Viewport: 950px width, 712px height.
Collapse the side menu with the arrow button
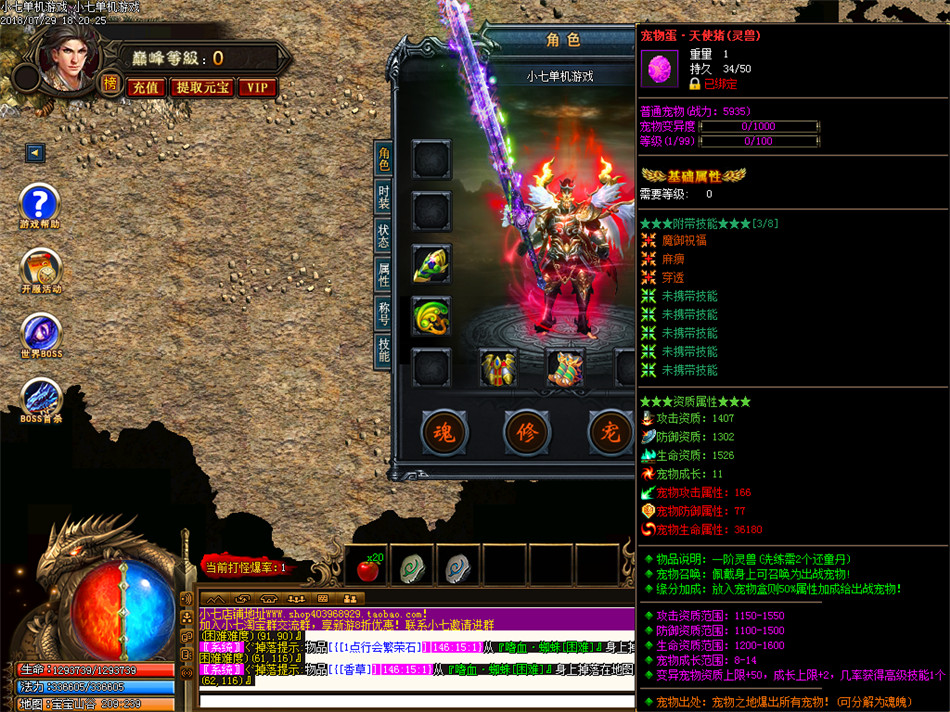(35, 153)
